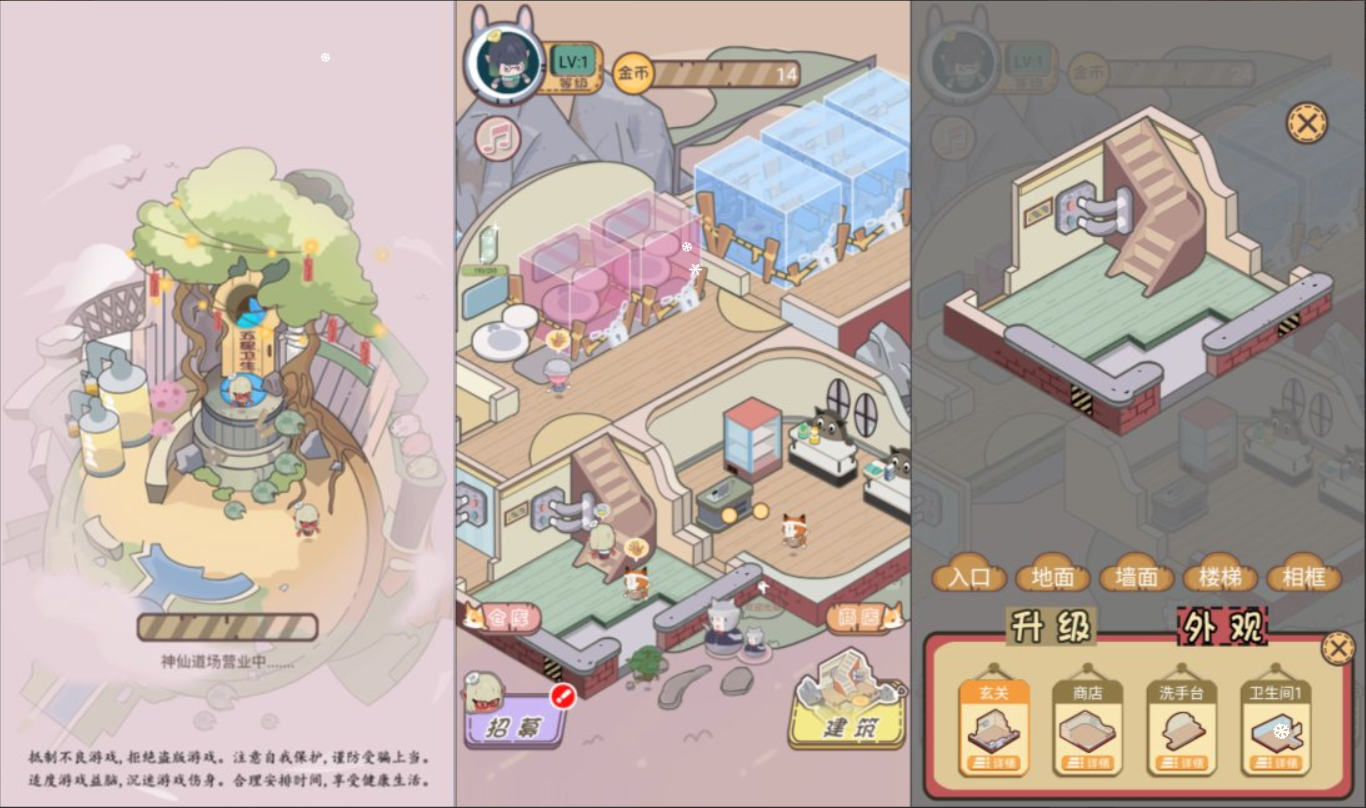
Task: Close the enlarged room preview with the X
Action: [x=1306, y=123]
